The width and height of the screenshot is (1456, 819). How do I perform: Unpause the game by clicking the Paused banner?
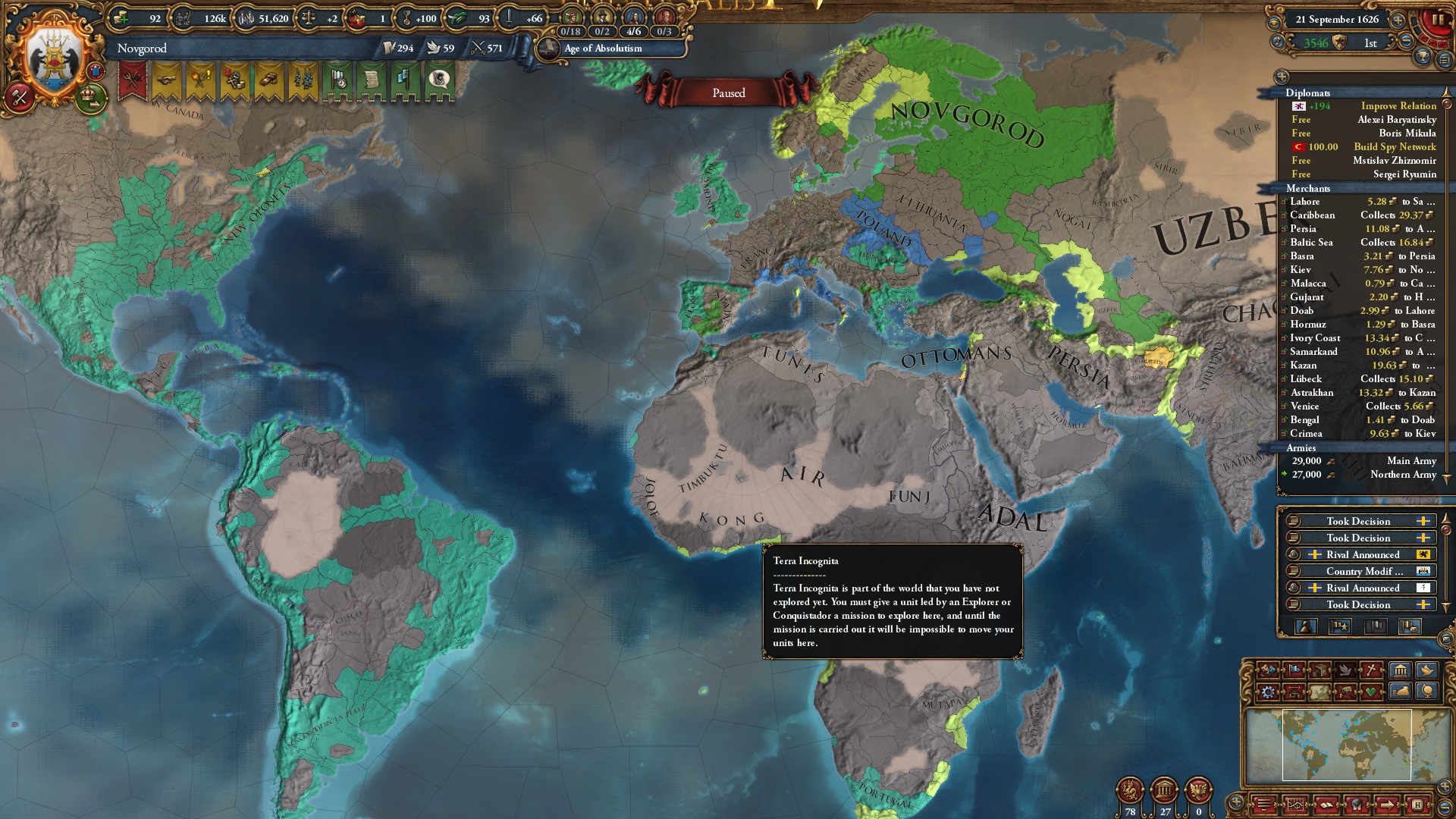click(727, 93)
